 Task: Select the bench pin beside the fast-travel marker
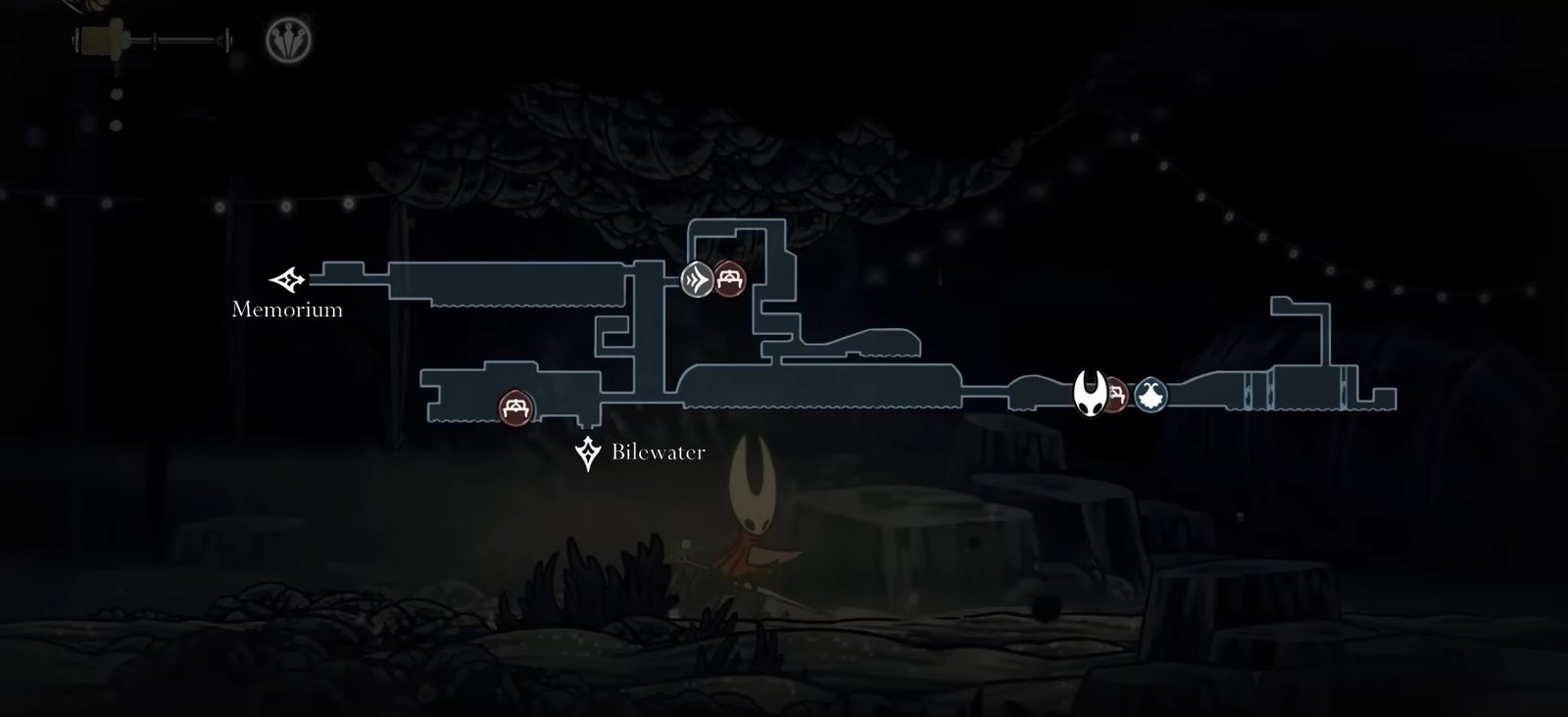coord(729,280)
